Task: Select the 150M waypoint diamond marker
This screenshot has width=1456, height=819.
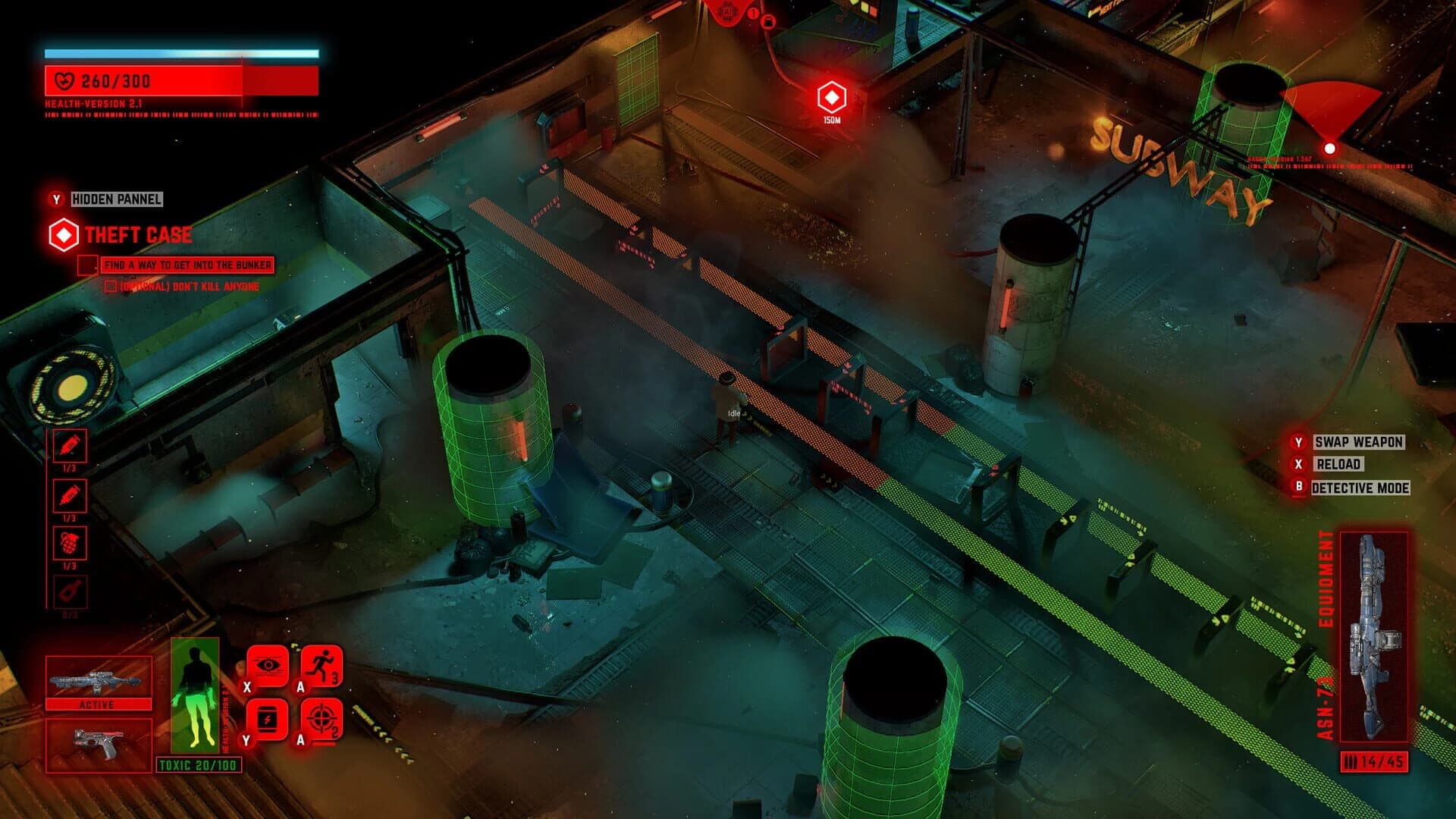Action: coord(833,97)
